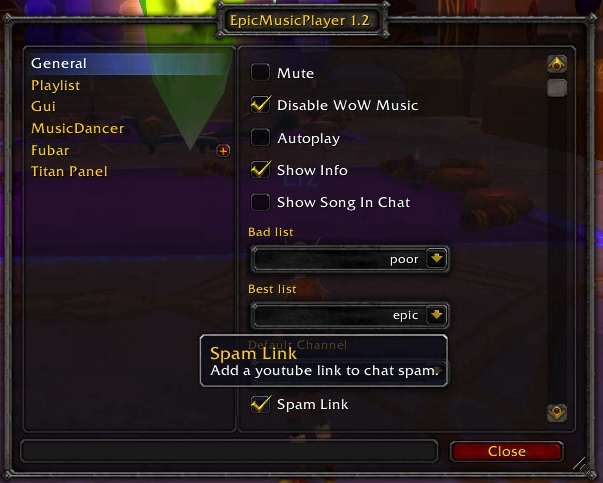Close the EpicMusicPlayer options window
Image resolution: width=603 pixels, height=483 pixels.
point(506,451)
